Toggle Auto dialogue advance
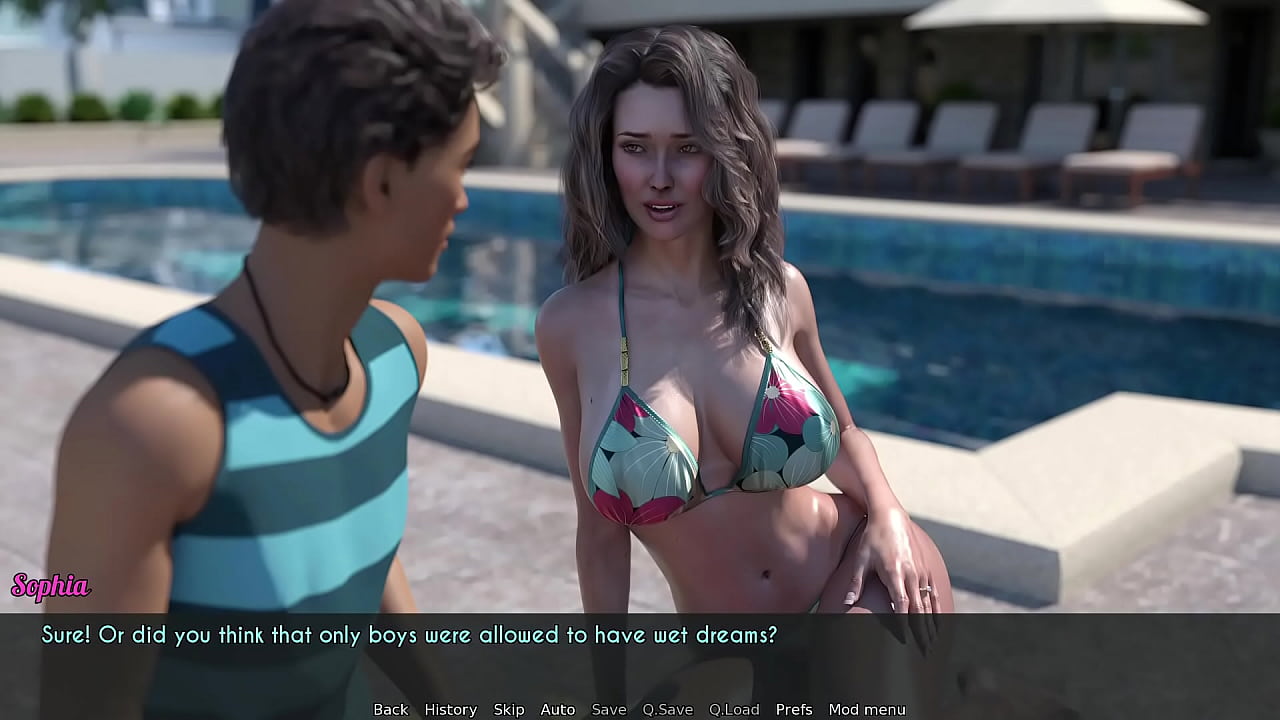Screen dimensions: 1280x720 pos(557,709)
